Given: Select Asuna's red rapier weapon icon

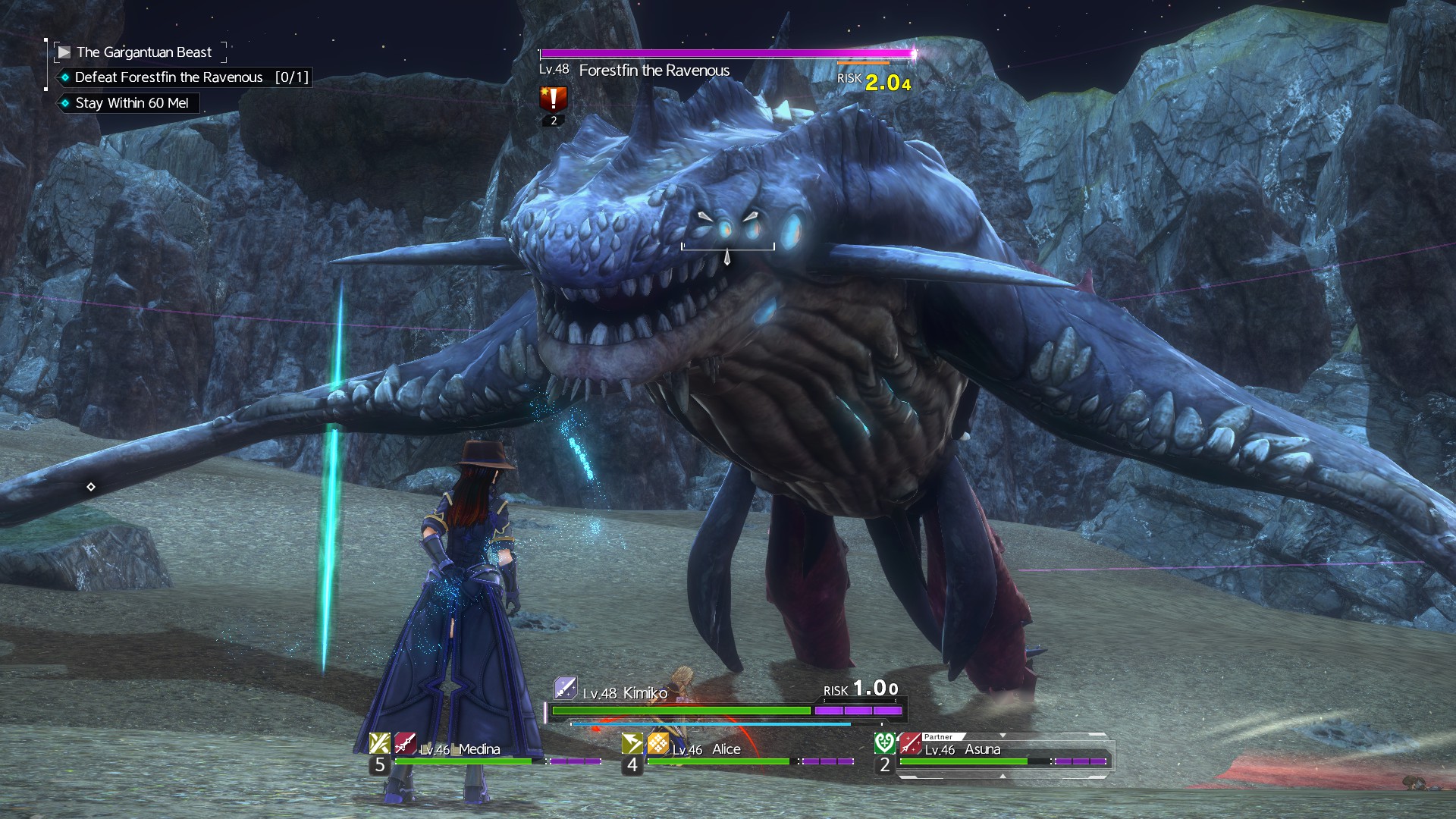Looking at the screenshot, I should (910, 743).
